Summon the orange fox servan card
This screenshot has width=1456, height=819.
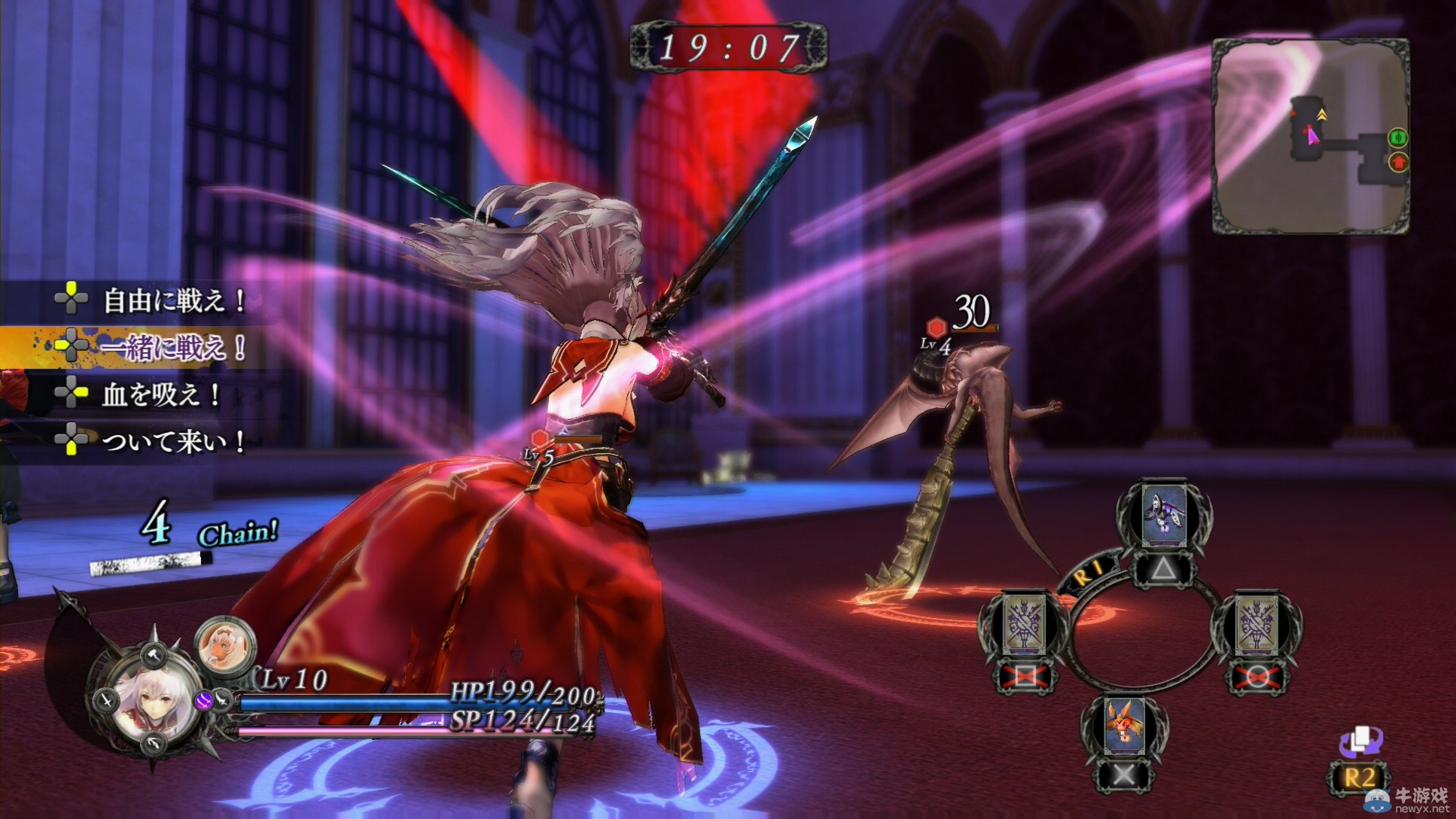[1124, 726]
